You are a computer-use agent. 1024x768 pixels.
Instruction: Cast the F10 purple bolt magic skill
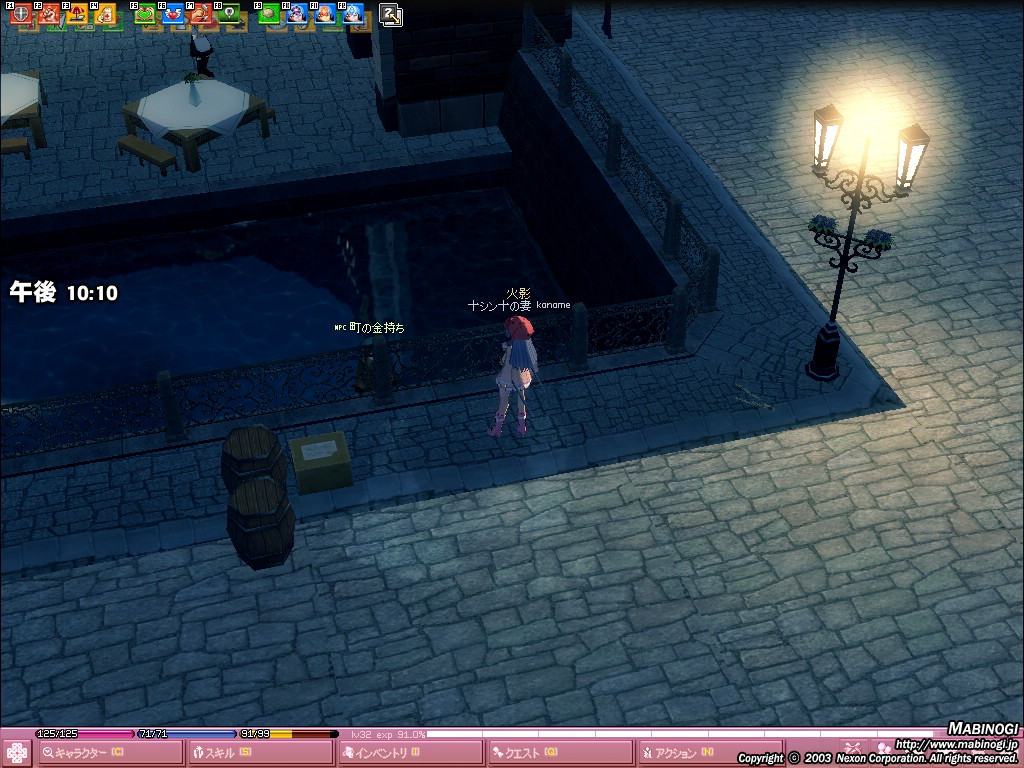pos(297,15)
